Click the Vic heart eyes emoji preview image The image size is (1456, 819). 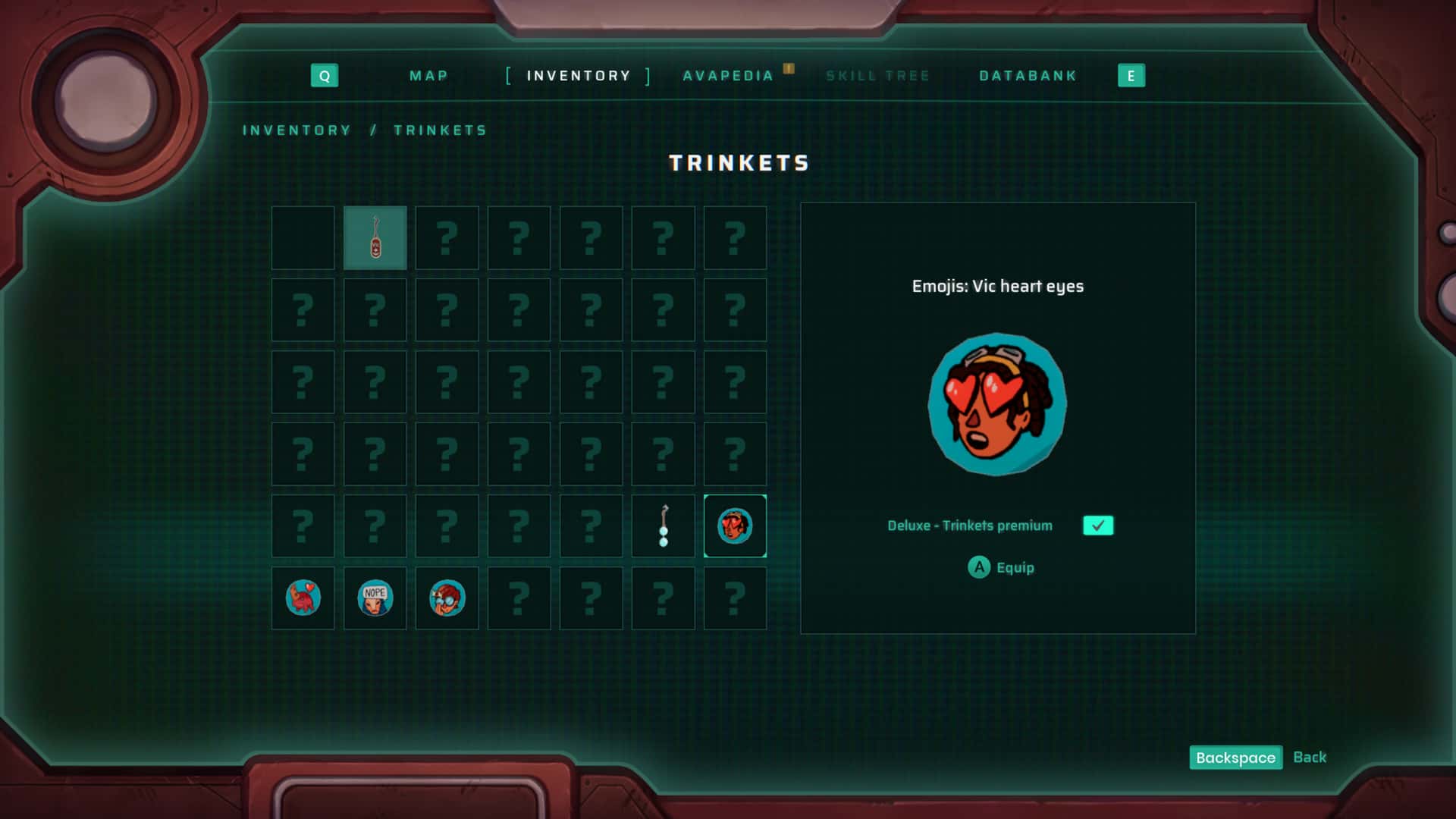coord(996,404)
